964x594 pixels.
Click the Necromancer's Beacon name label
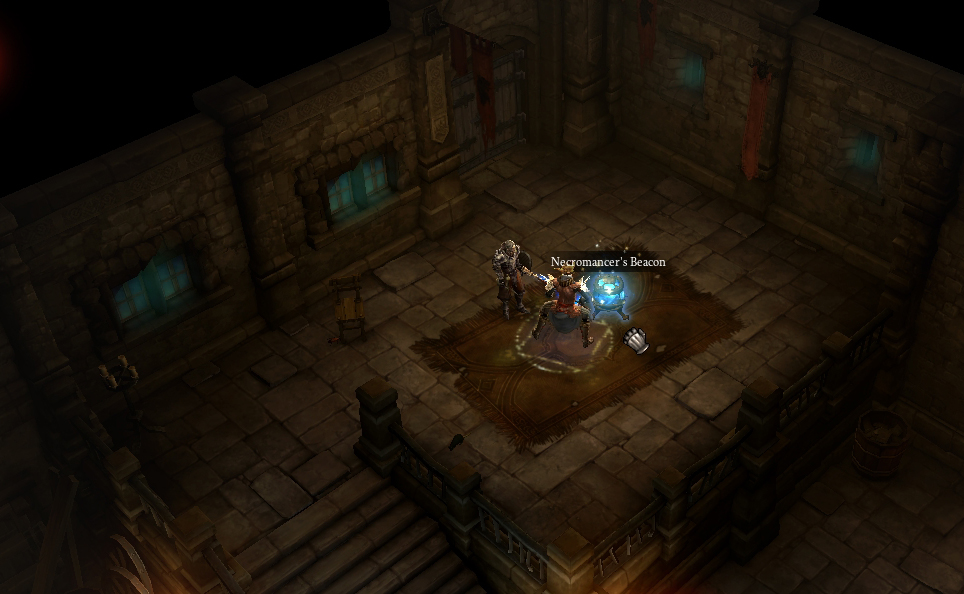coord(607,262)
